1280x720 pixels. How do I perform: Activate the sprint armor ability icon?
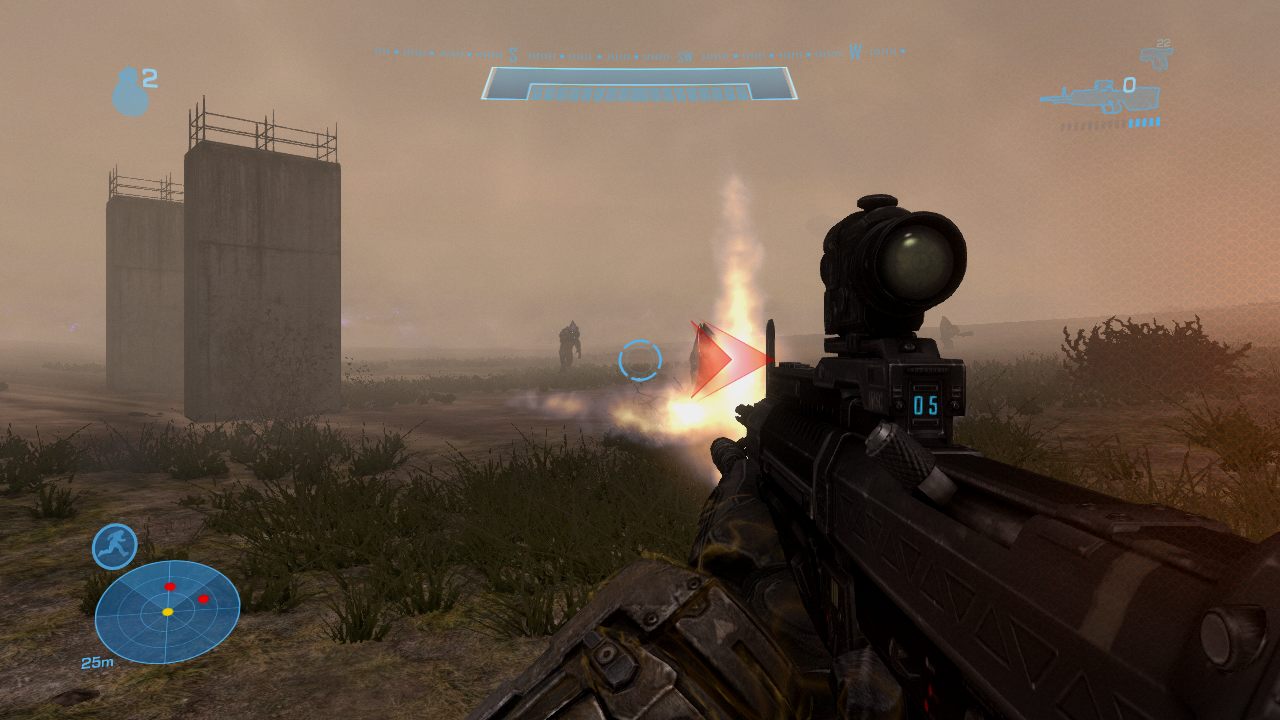[x=114, y=546]
